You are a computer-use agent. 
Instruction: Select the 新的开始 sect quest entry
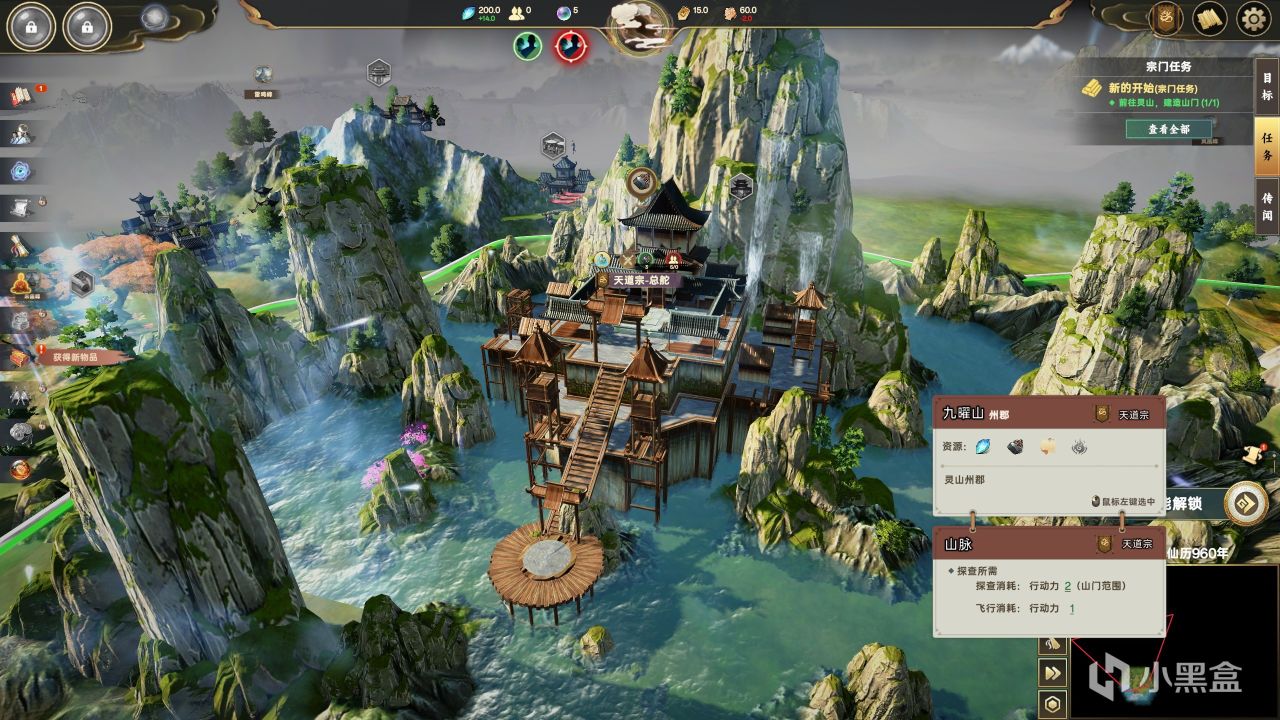tap(1152, 88)
